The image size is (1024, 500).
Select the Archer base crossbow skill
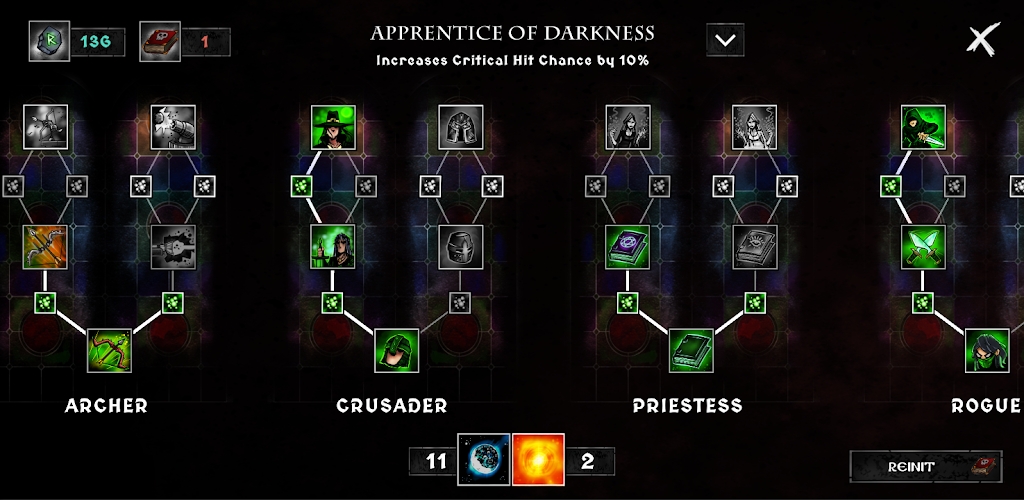click(x=109, y=351)
